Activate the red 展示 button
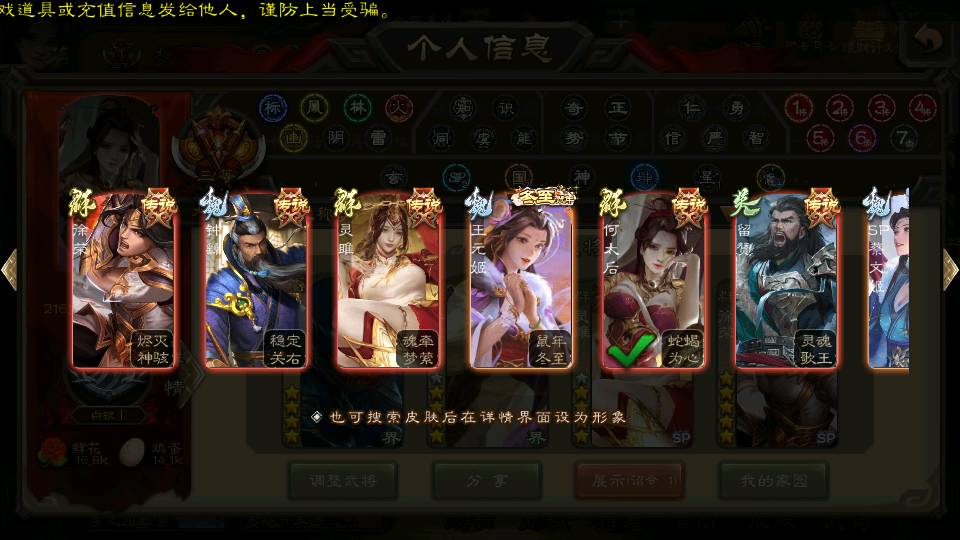This screenshot has height=540, width=960. tap(630, 480)
